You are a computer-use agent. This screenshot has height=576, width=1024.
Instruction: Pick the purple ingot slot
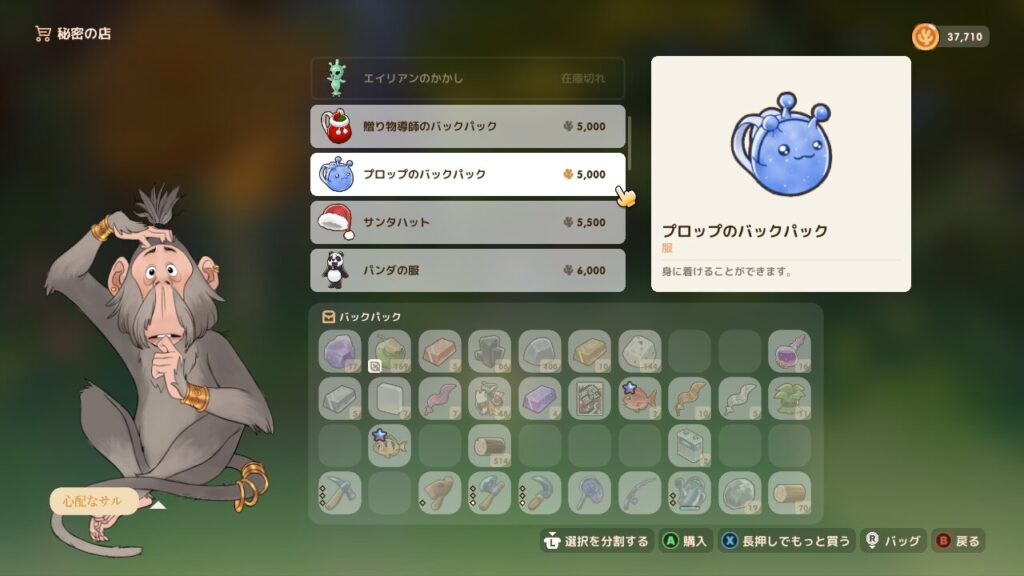pos(540,398)
